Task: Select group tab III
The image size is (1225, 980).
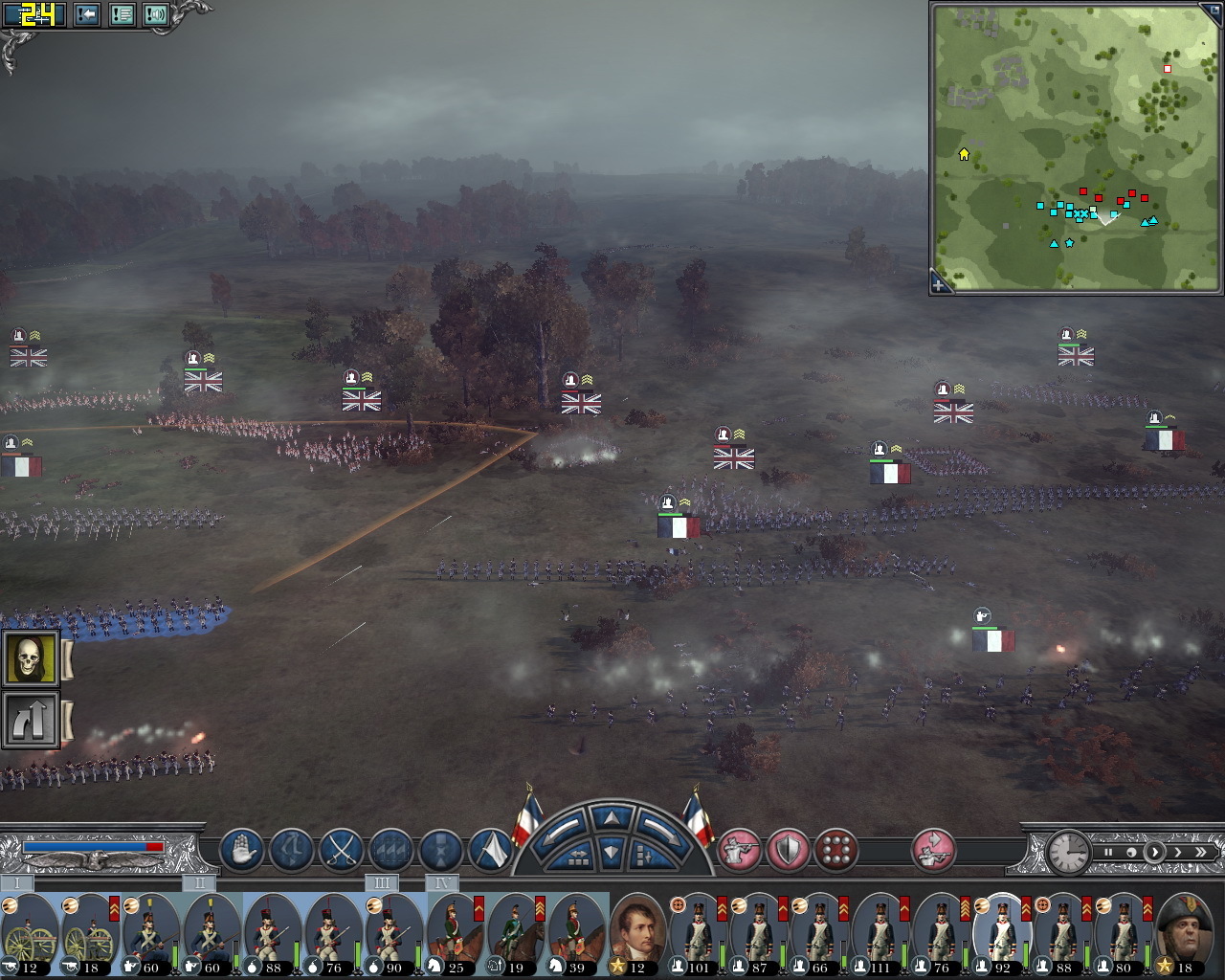Action: pos(381,882)
